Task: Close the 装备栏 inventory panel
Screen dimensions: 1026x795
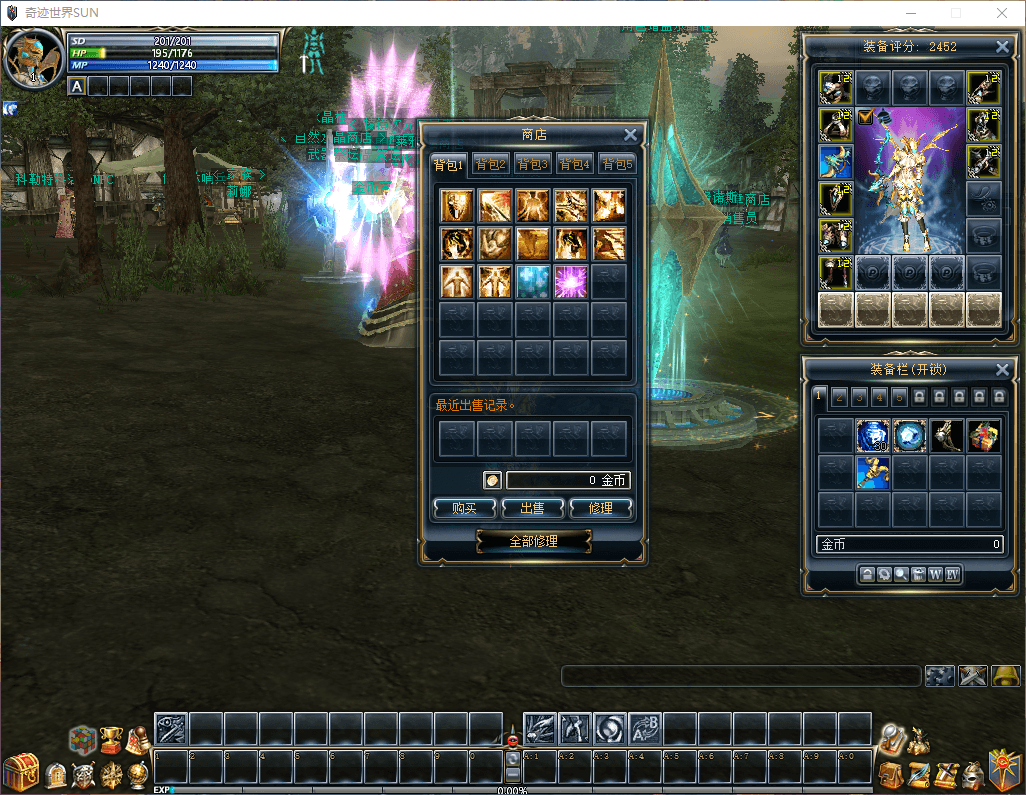Action: click(x=1003, y=370)
